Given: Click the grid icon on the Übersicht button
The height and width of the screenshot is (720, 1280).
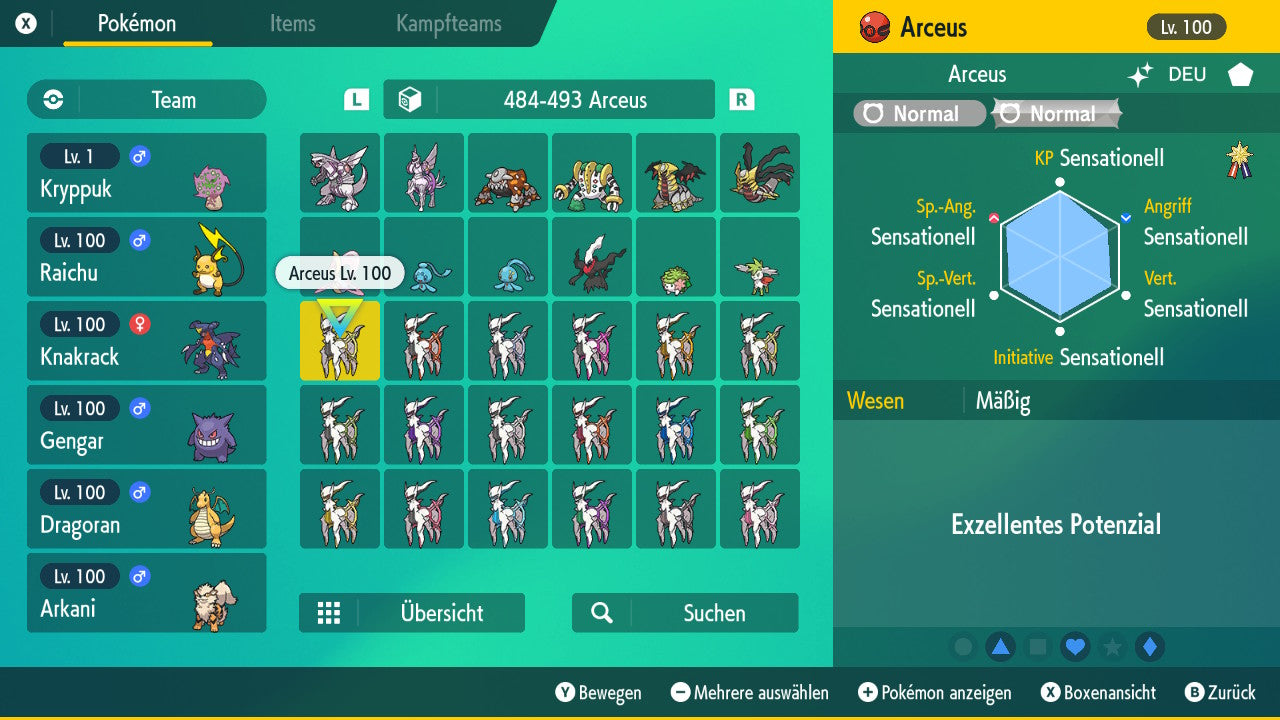Looking at the screenshot, I should (330, 612).
